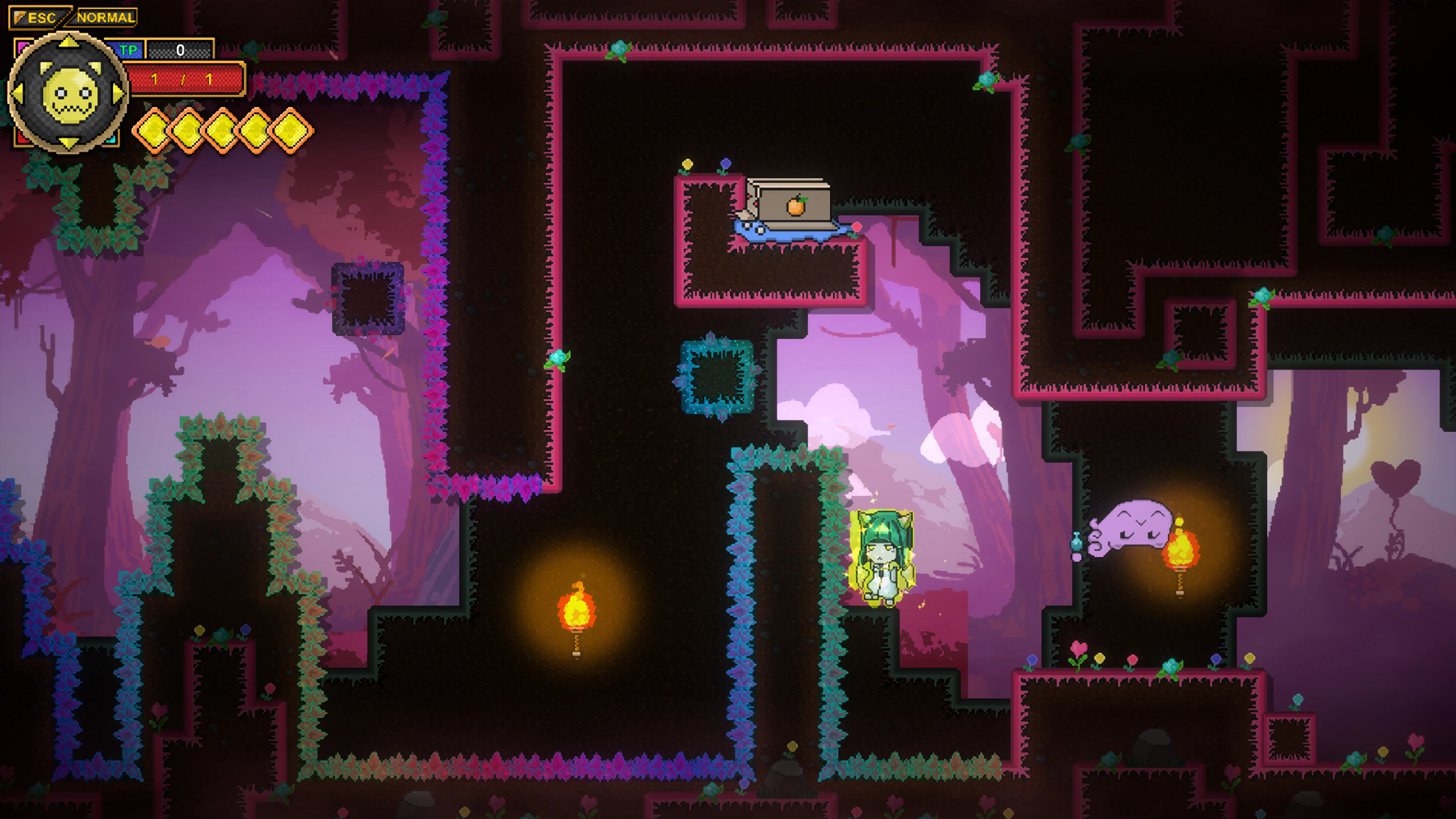The width and height of the screenshot is (1456, 819).
Task: Toggle the upward arrow on the portrait dial
Action: (x=69, y=42)
